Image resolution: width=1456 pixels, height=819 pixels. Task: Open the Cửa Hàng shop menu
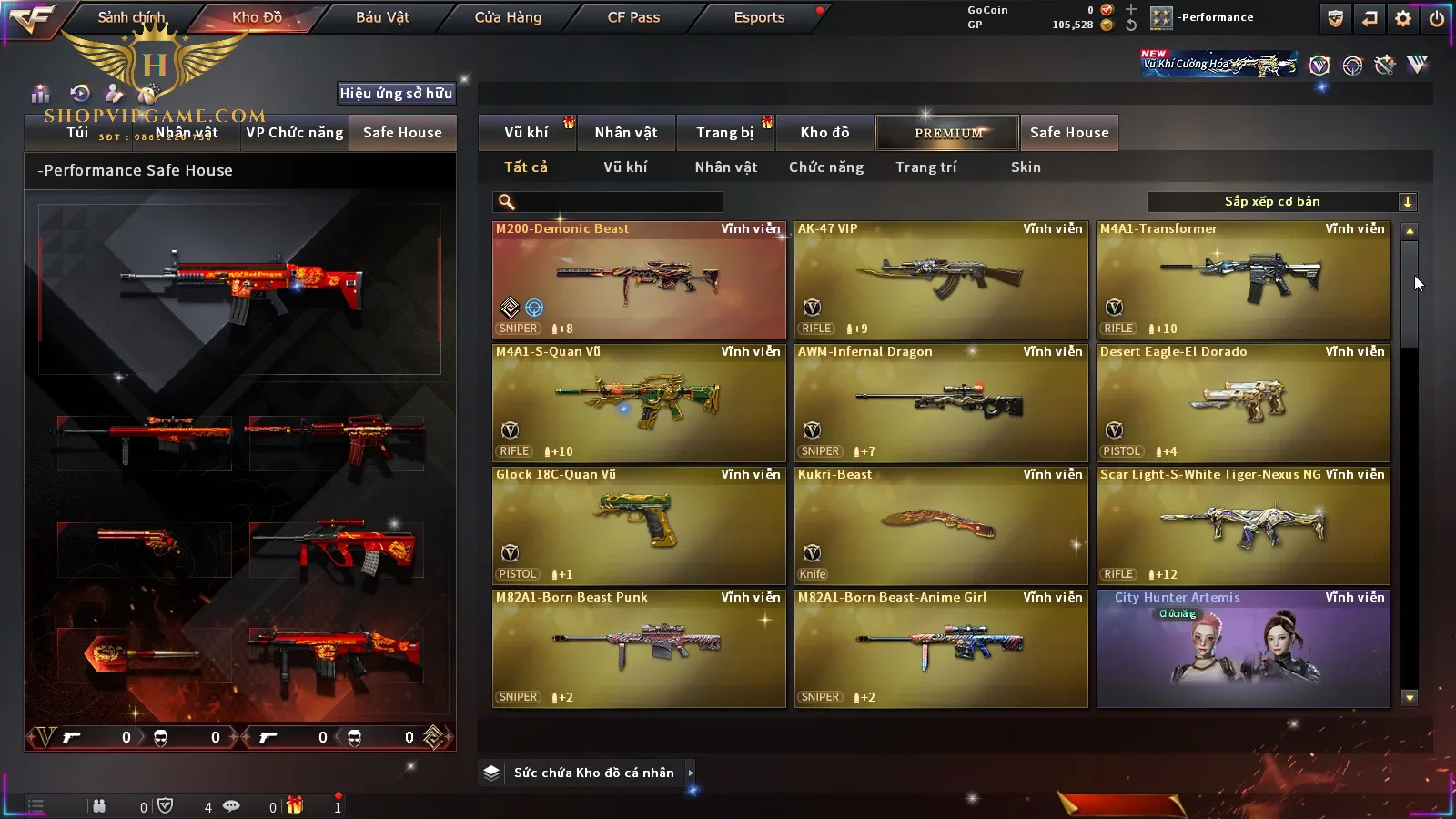pos(508,17)
